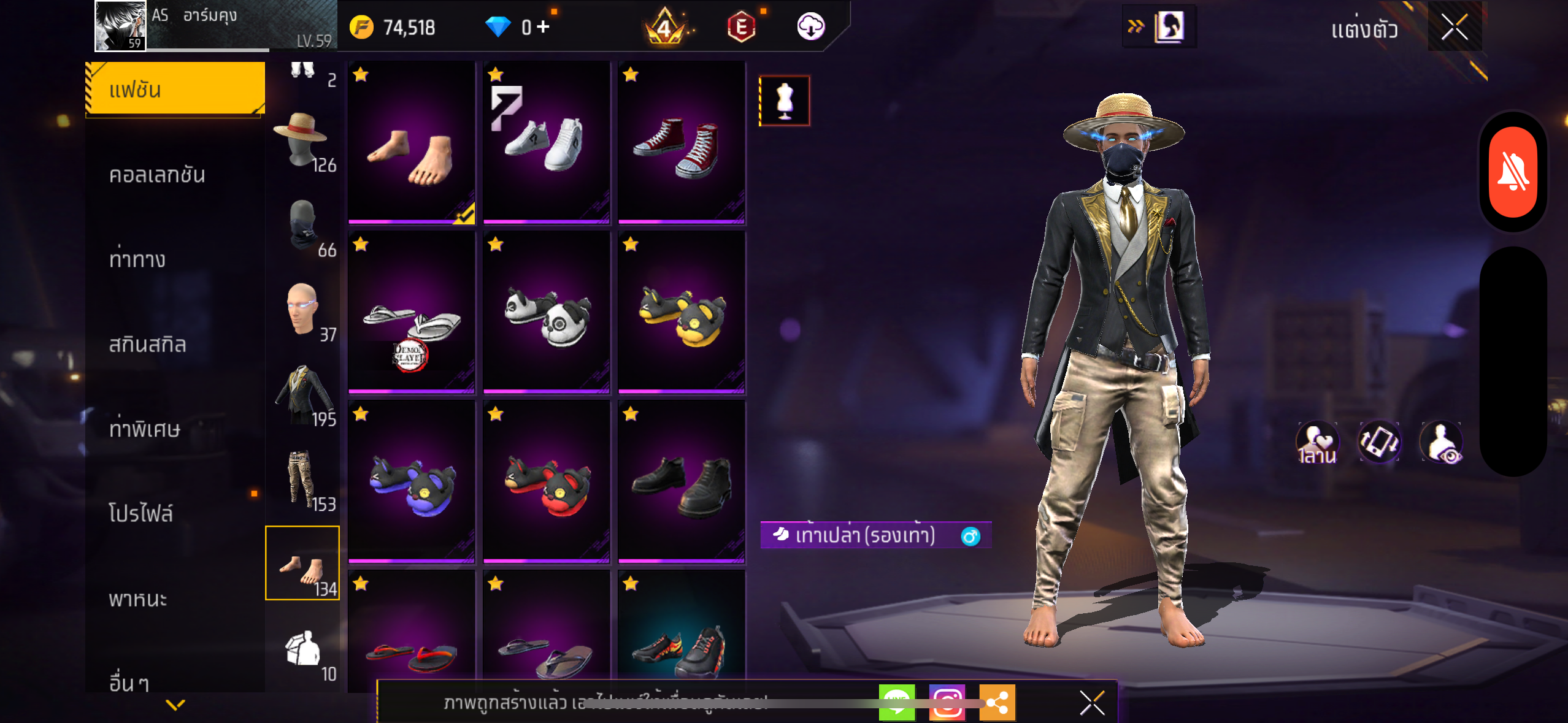Choose the panda slippers

pyautogui.click(x=546, y=312)
